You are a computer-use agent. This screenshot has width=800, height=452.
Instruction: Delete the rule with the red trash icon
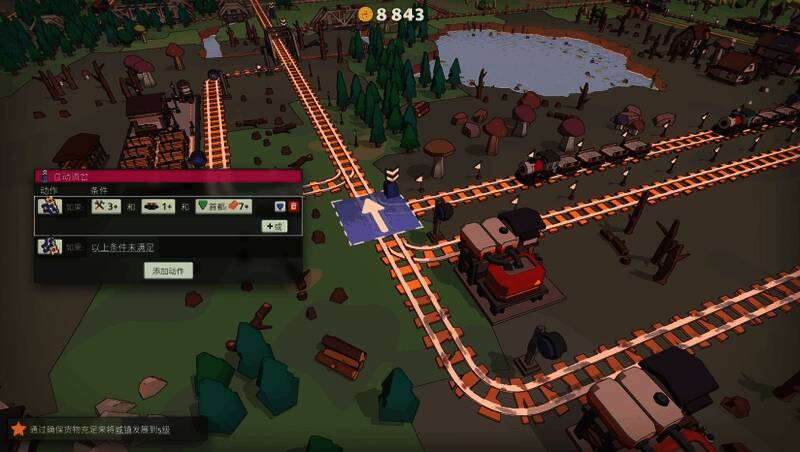pos(294,206)
